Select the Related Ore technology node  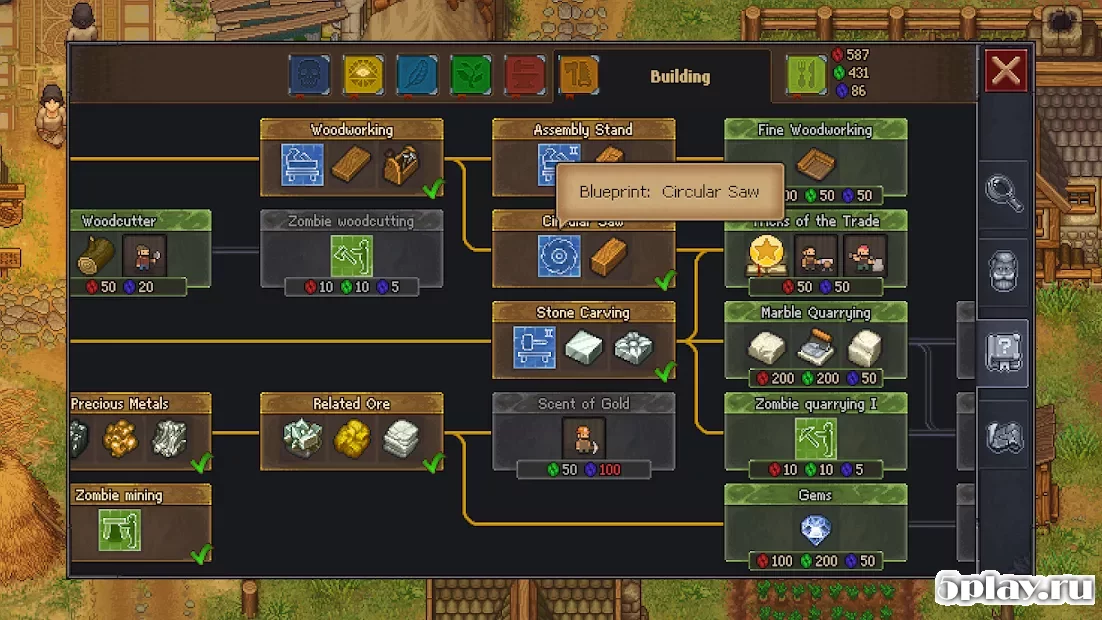[351, 432]
